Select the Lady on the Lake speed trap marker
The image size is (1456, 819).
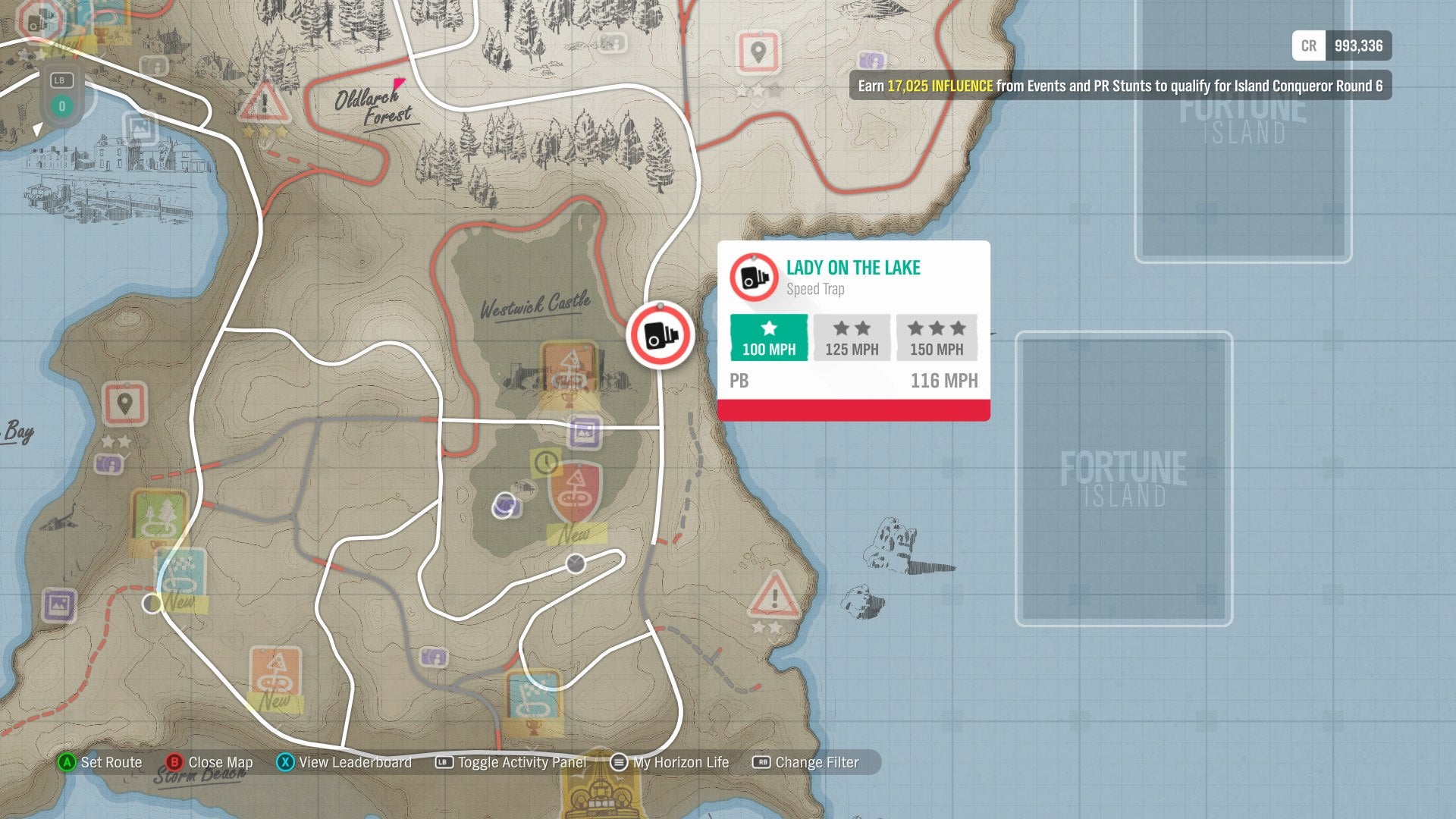660,336
